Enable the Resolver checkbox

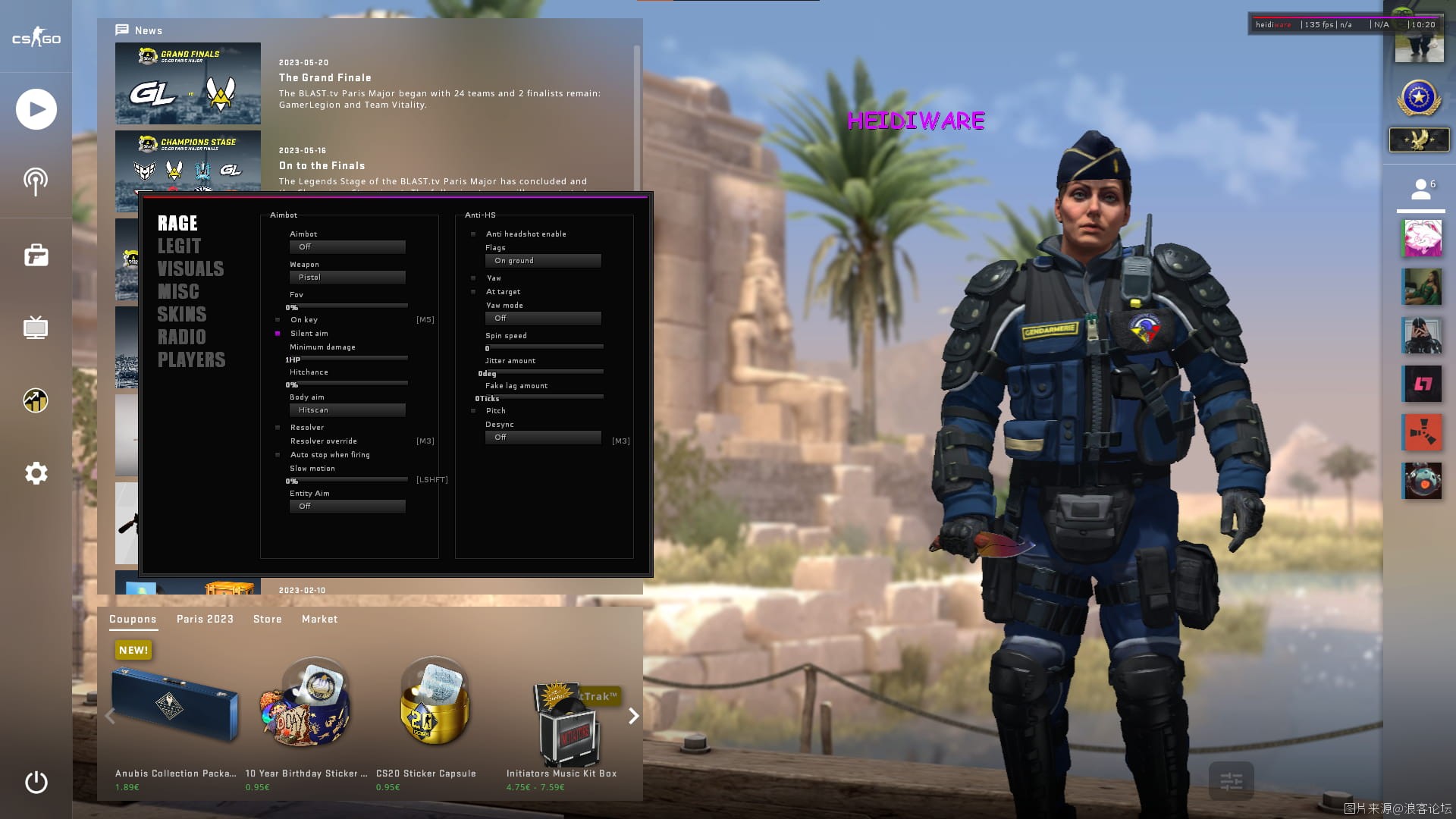278,428
